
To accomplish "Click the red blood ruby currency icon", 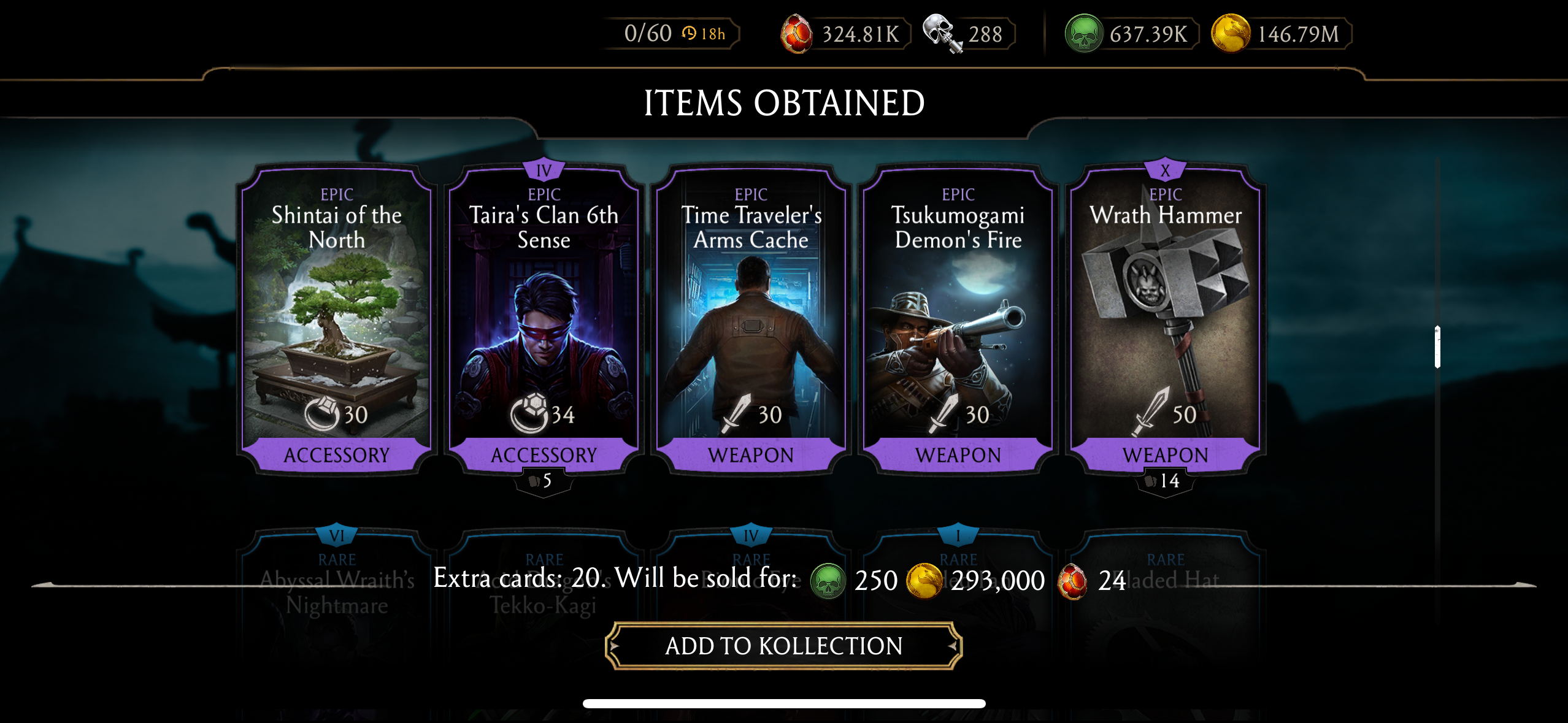I will point(797,34).
